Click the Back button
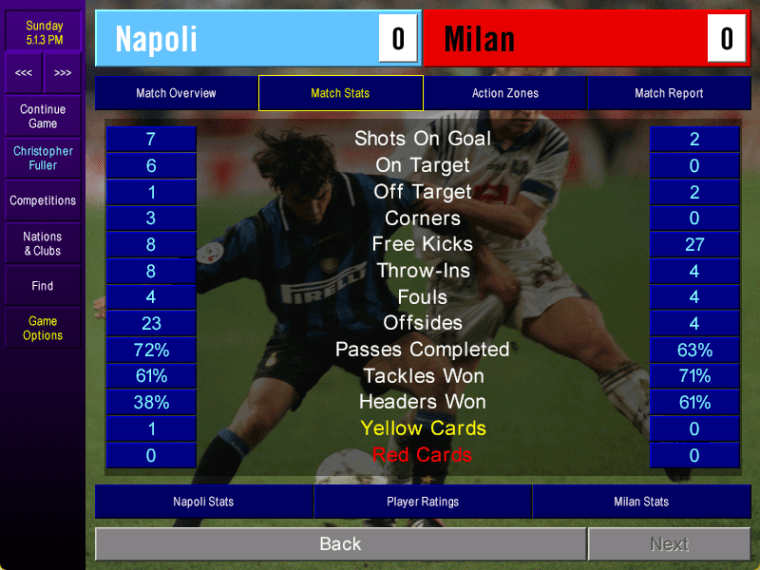Image resolution: width=760 pixels, height=570 pixels. click(340, 544)
